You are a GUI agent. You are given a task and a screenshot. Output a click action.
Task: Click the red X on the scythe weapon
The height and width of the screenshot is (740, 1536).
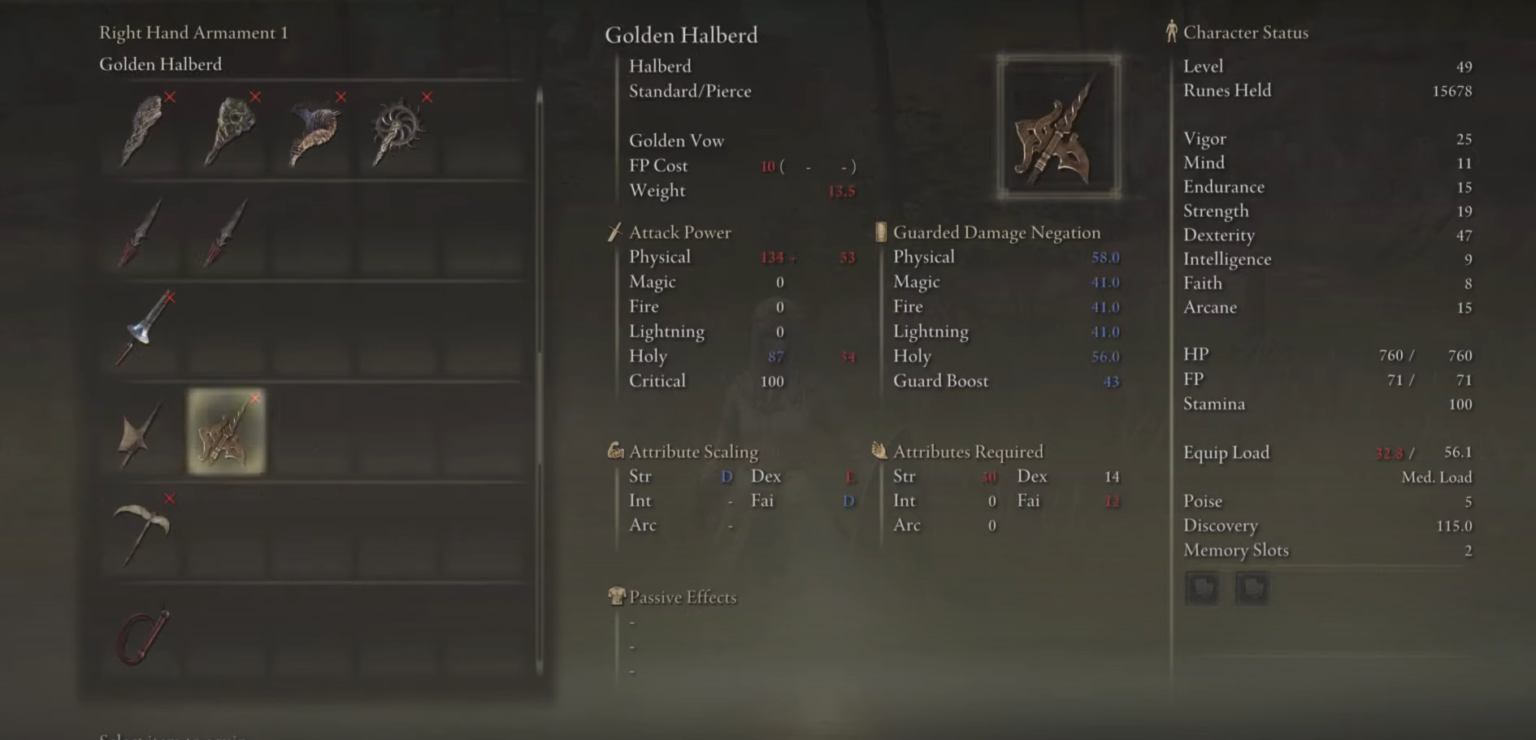coord(169,498)
